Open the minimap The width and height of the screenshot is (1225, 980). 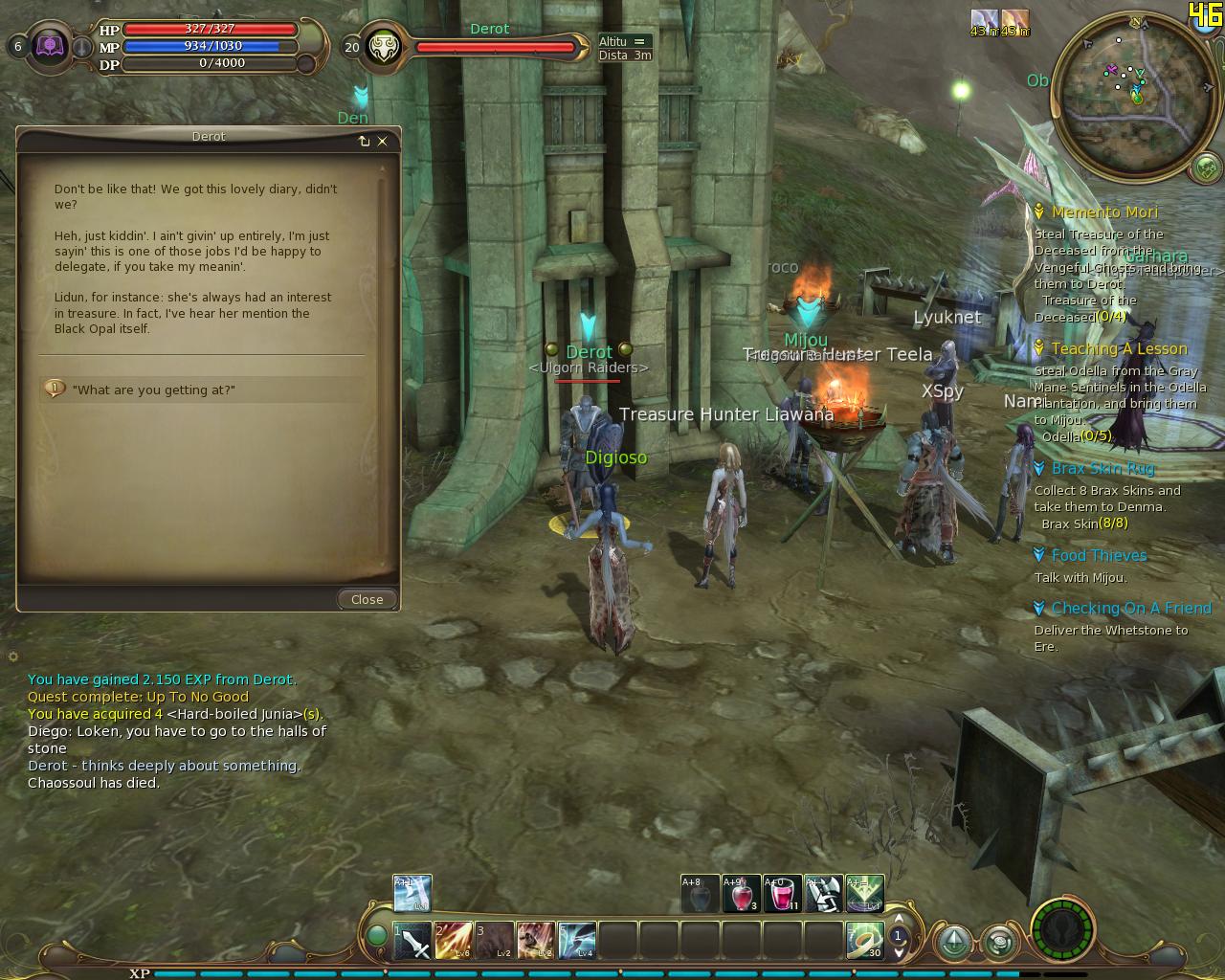click(1134, 96)
